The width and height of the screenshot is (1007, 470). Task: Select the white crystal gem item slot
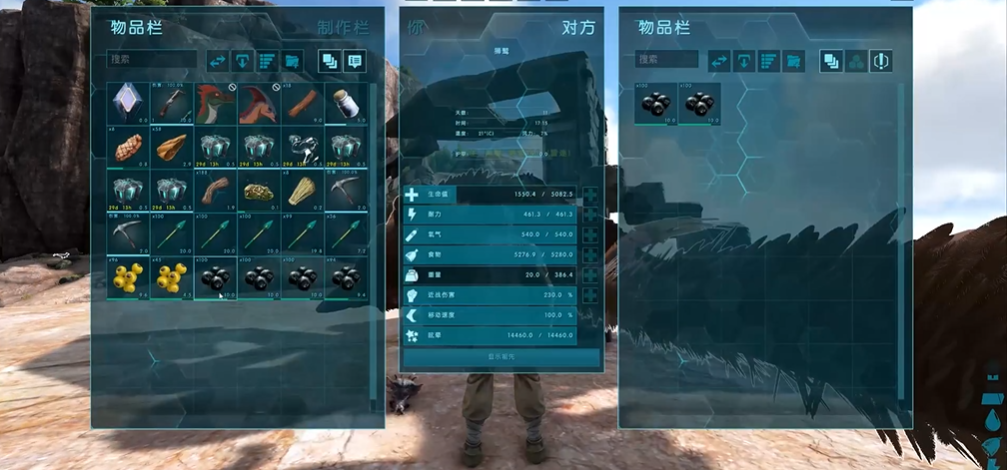(x=129, y=104)
